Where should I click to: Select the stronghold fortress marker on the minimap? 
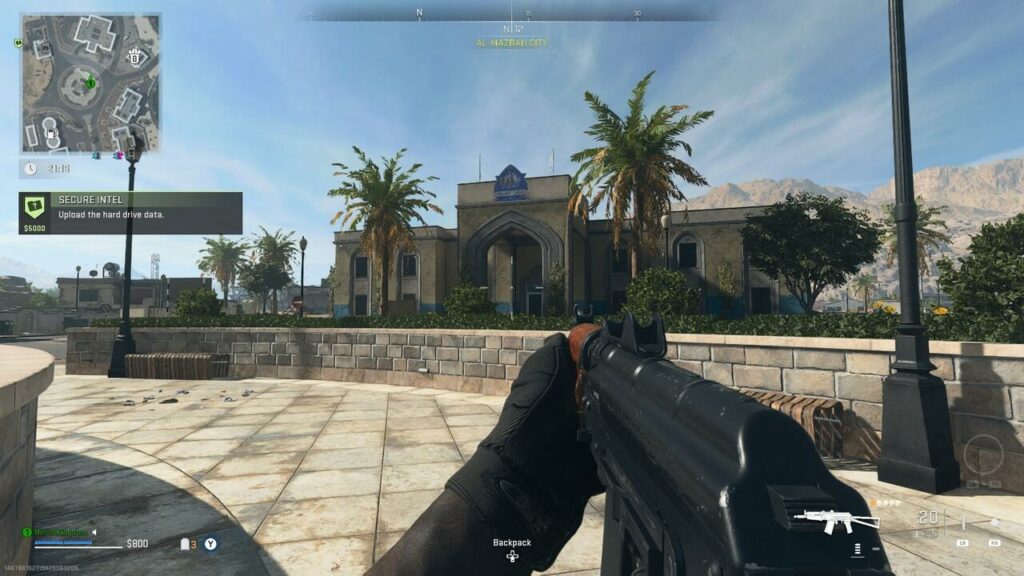[x=136, y=56]
